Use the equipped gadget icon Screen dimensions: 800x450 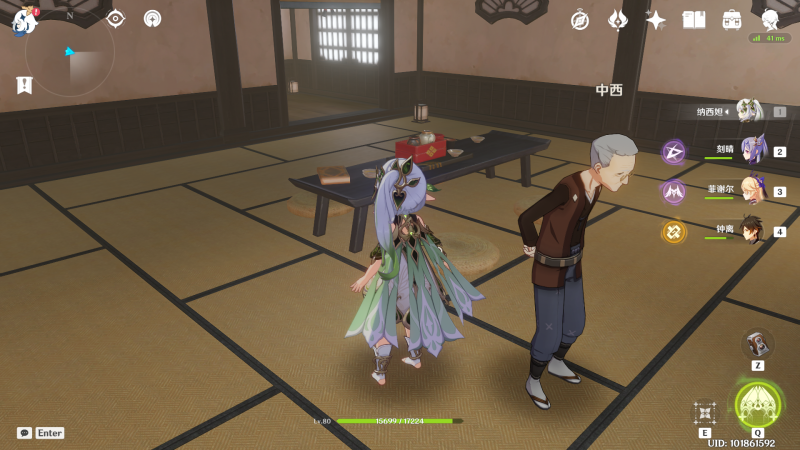pyautogui.click(x=758, y=343)
